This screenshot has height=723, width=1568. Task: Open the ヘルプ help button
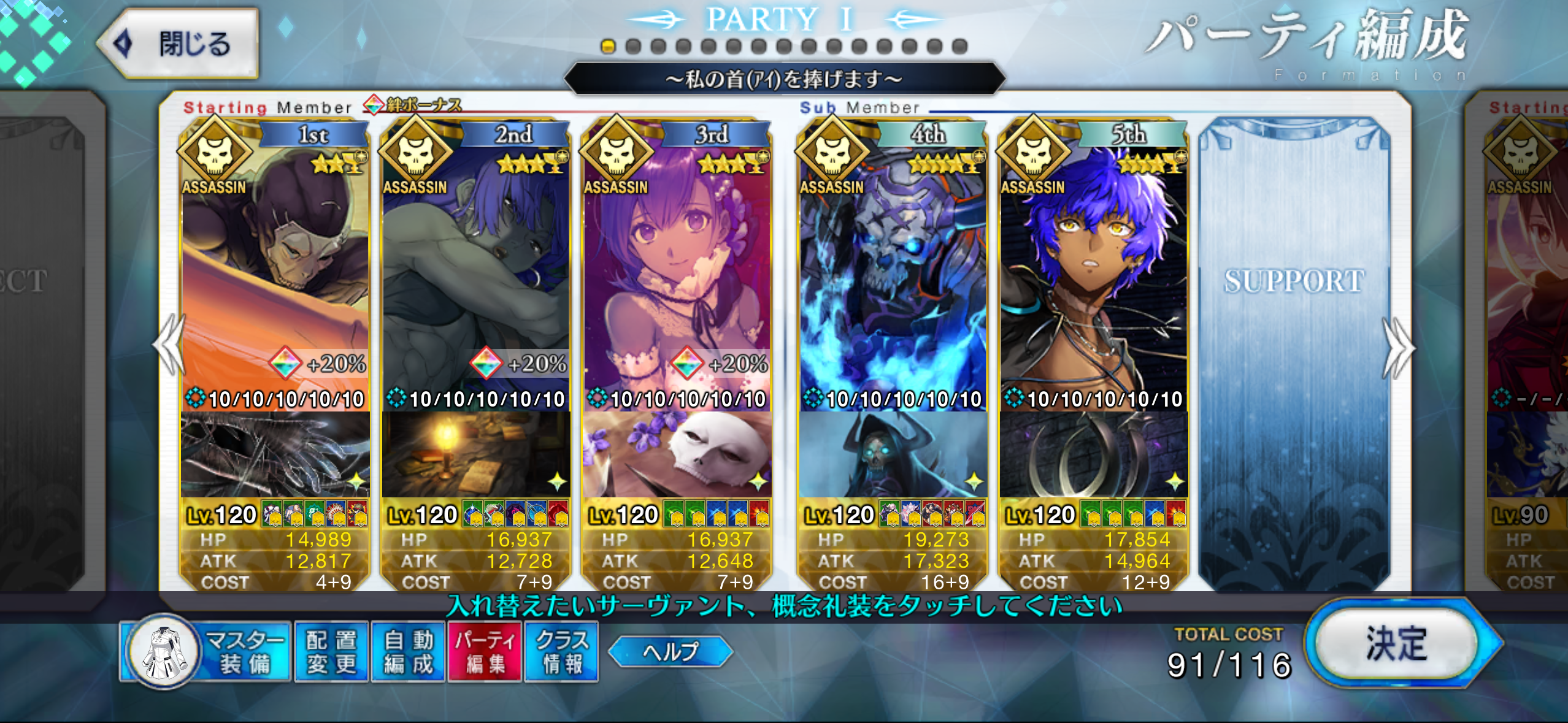click(x=671, y=651)
